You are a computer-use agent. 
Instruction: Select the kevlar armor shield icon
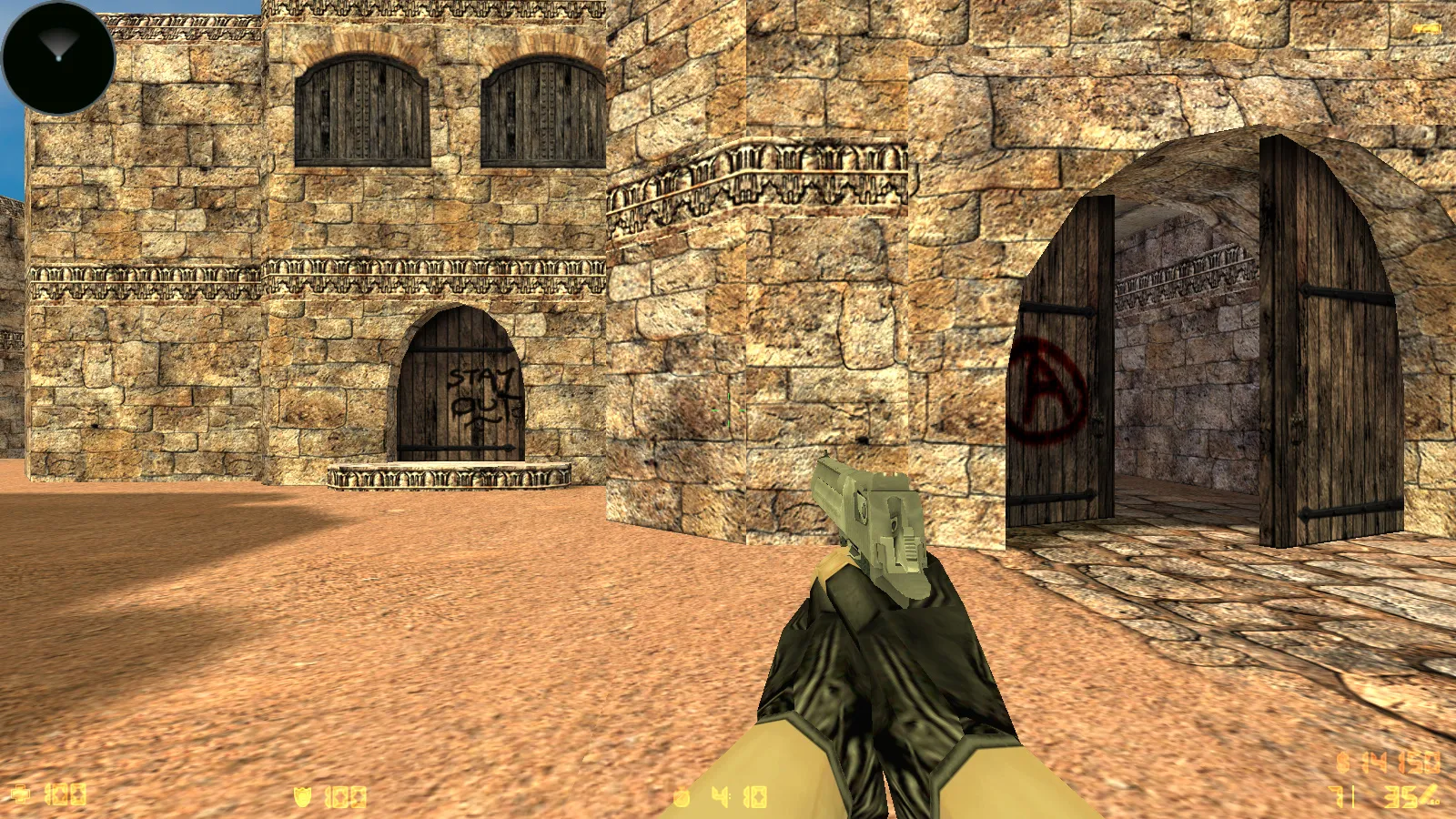coord(303,797)
